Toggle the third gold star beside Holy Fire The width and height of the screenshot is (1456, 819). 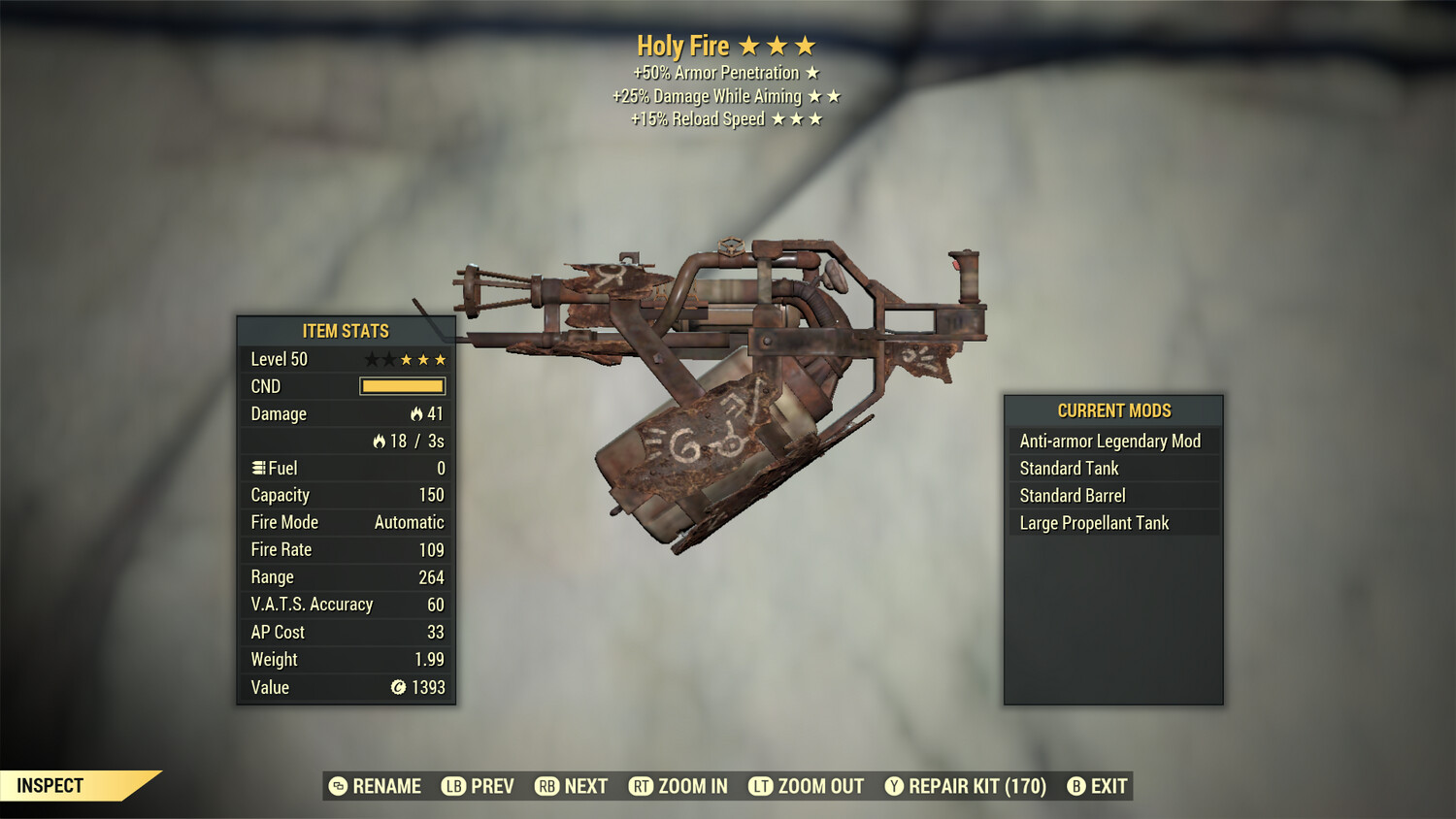pos(806,45)
